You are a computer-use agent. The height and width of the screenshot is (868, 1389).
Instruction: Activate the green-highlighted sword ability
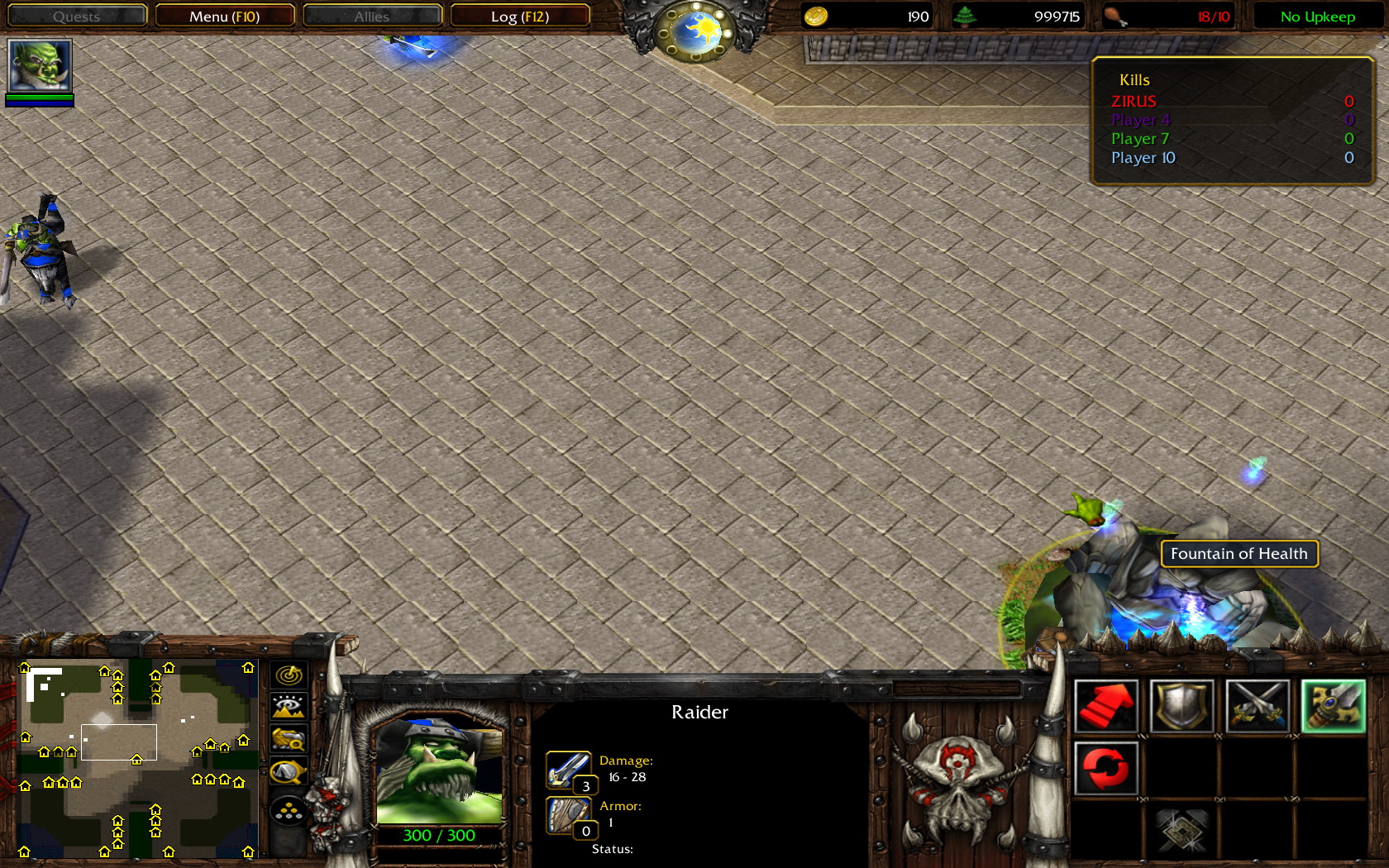pyautogui.click(x=1335, y=706)
